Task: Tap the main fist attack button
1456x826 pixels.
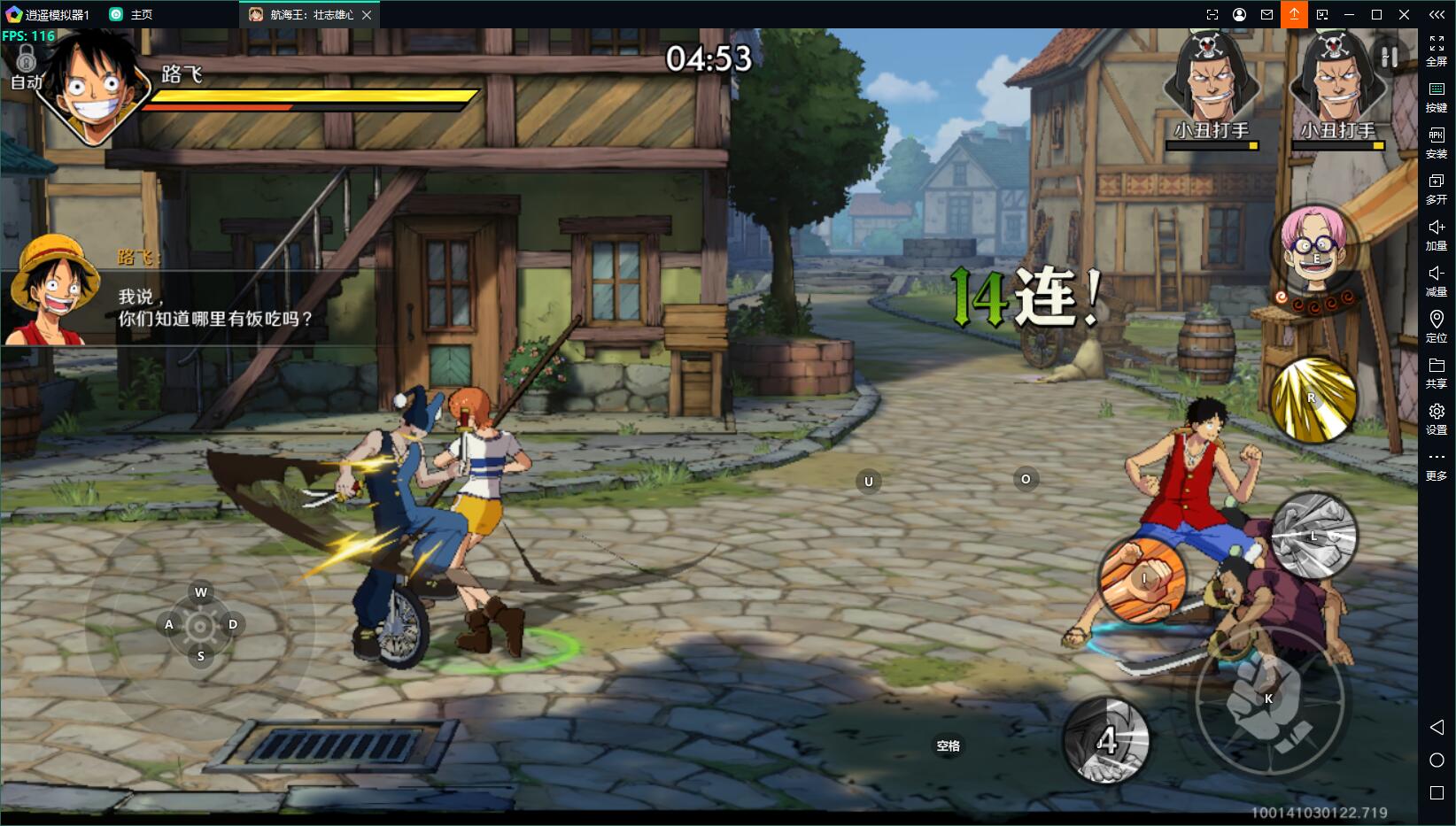Action: (1268, 699)
